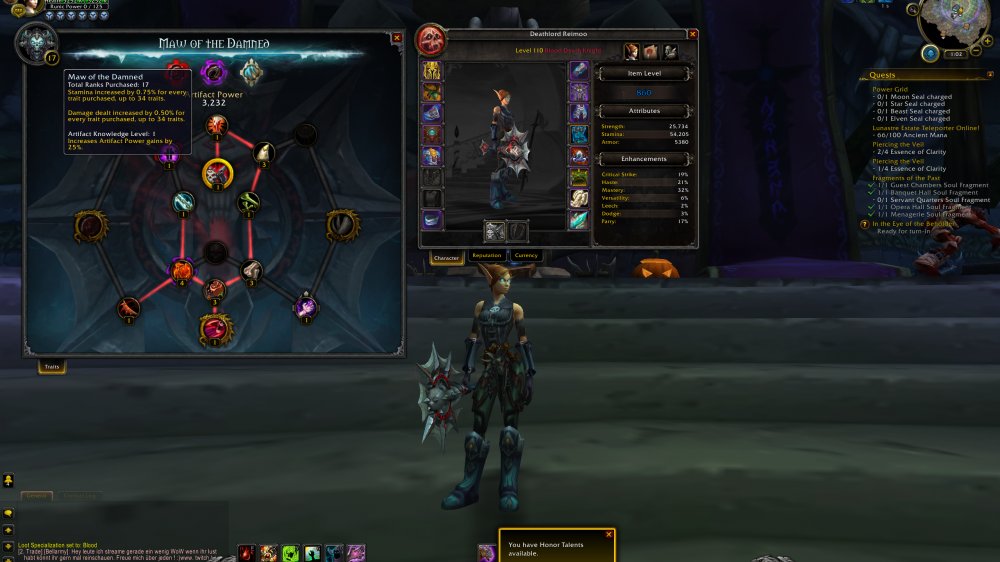Close the Maw of the Damned artifact window
The height and width of the screenshot is (562, 1000).
click(397, 38)
